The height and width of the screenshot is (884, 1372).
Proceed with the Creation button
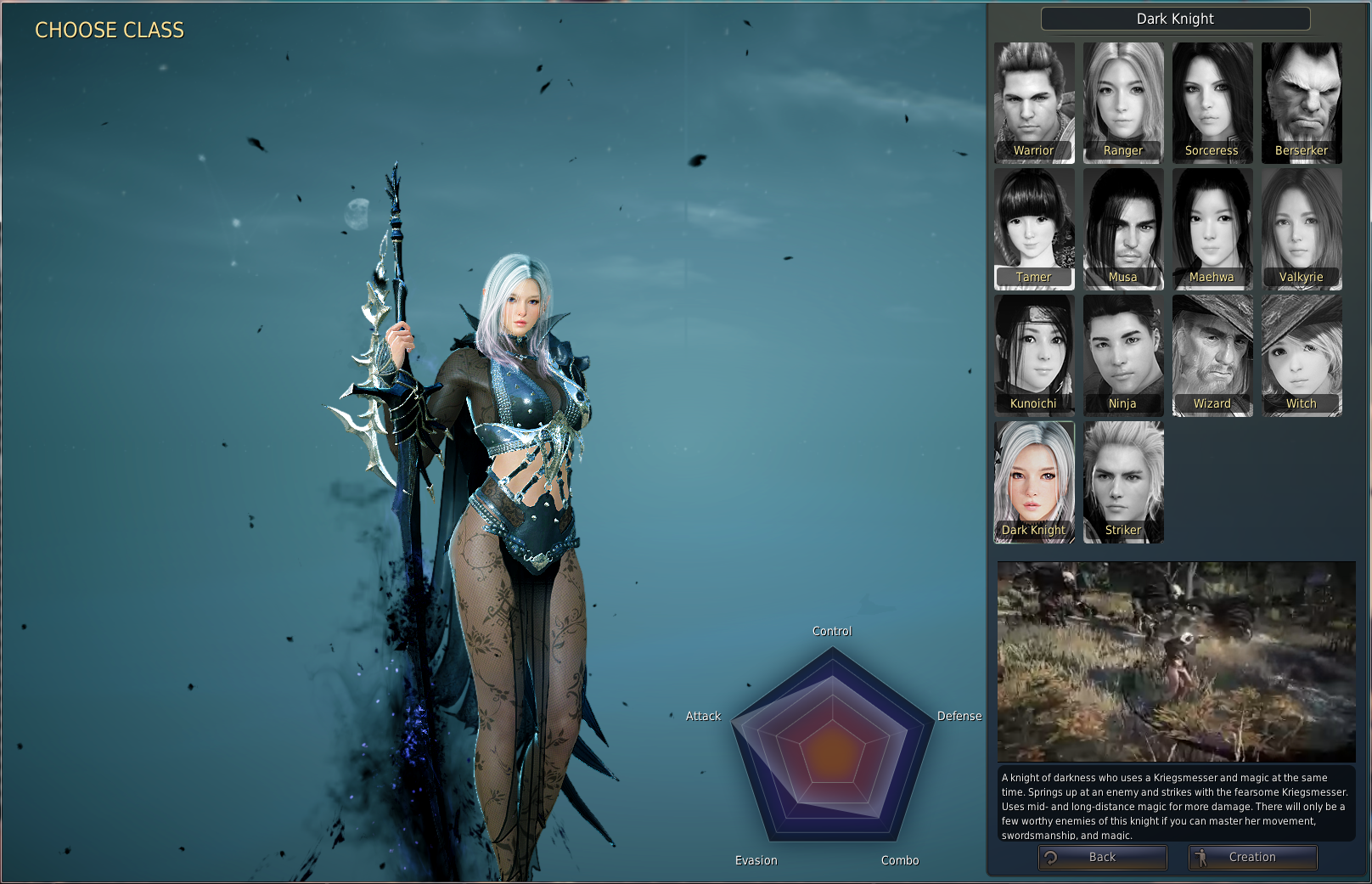click(x=1252, y=858)
